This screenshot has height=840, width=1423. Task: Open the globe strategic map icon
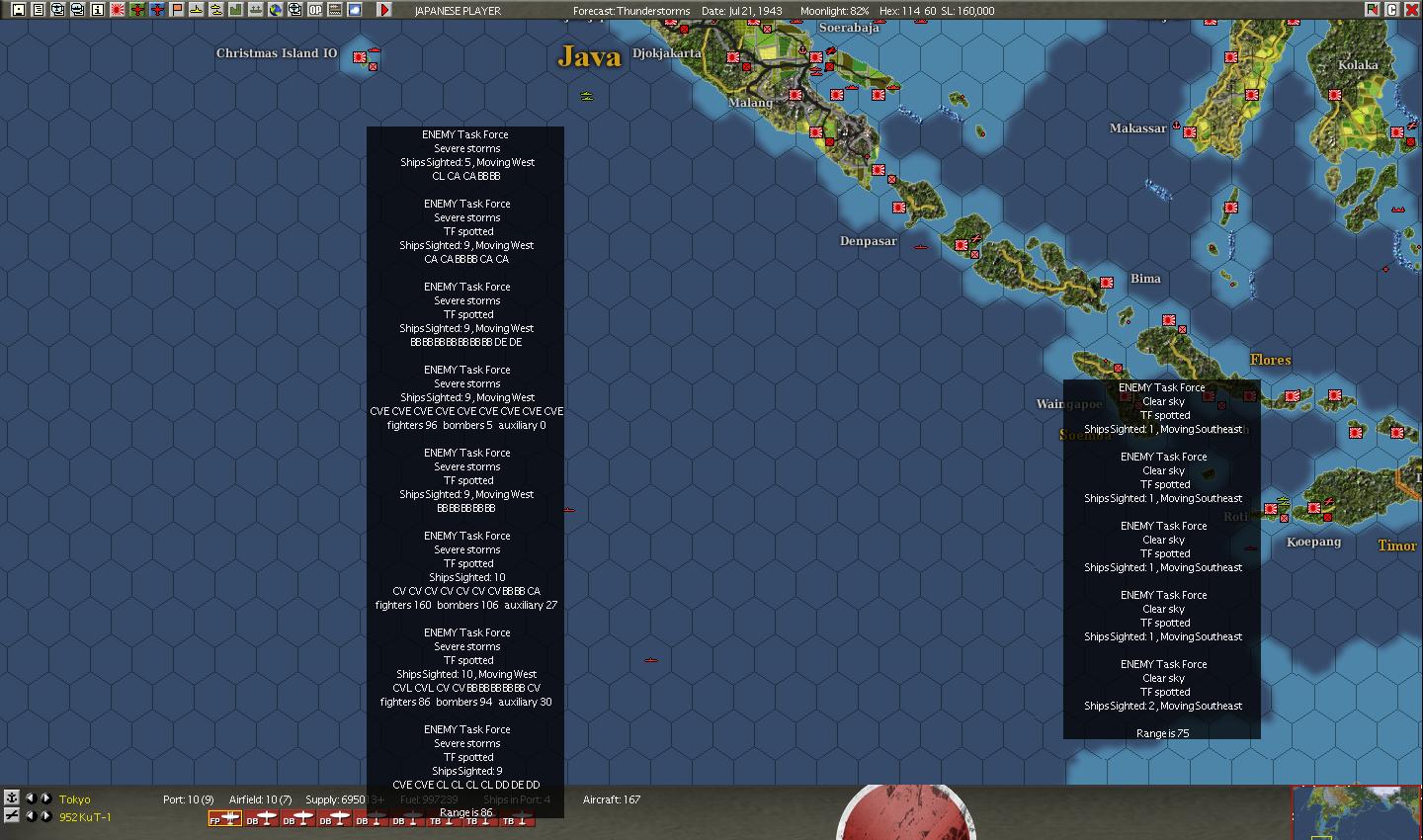click(x=275, y=9)
